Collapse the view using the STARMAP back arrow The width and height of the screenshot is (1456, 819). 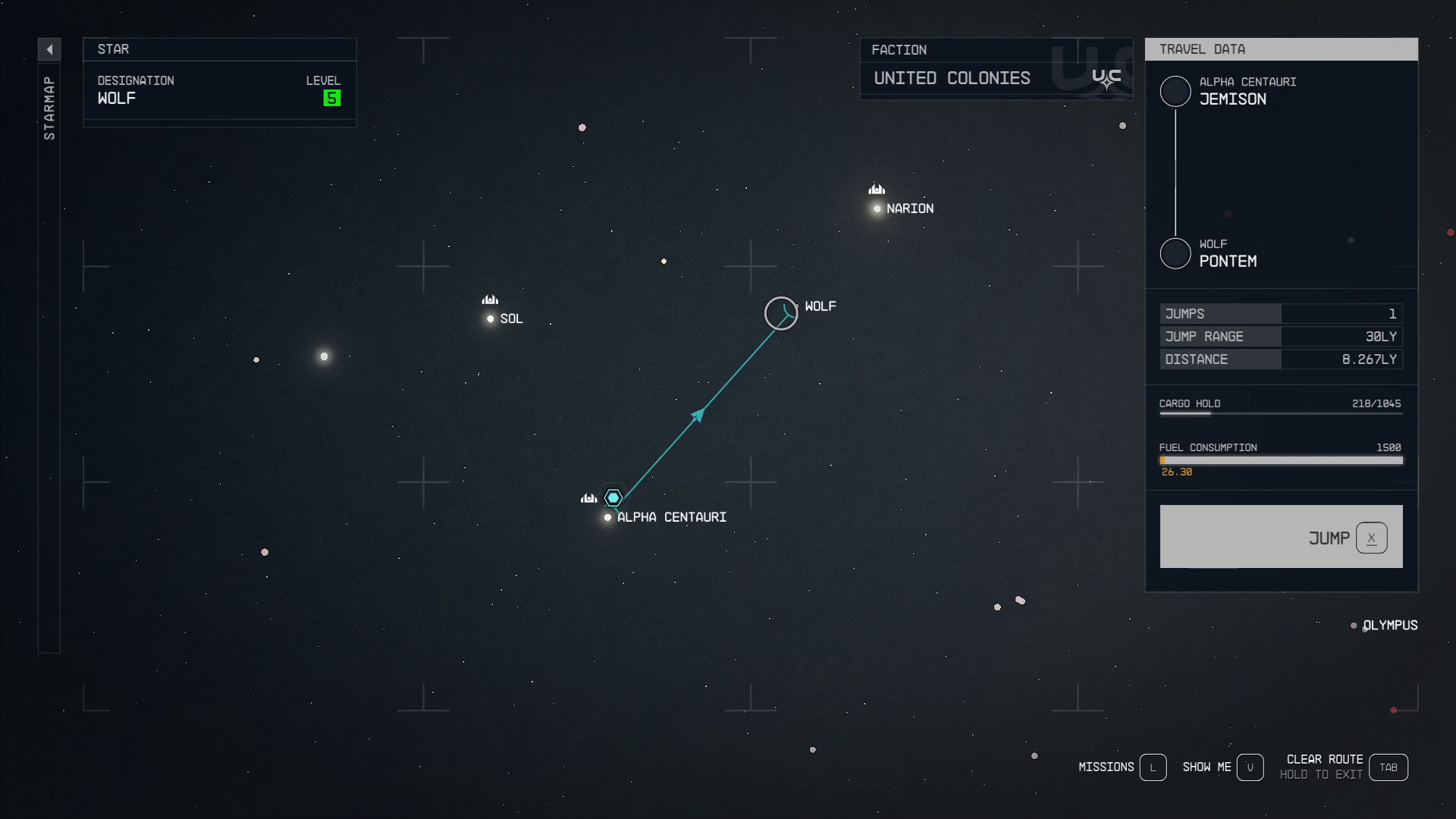pyautogui.click(x=49, y=49)
